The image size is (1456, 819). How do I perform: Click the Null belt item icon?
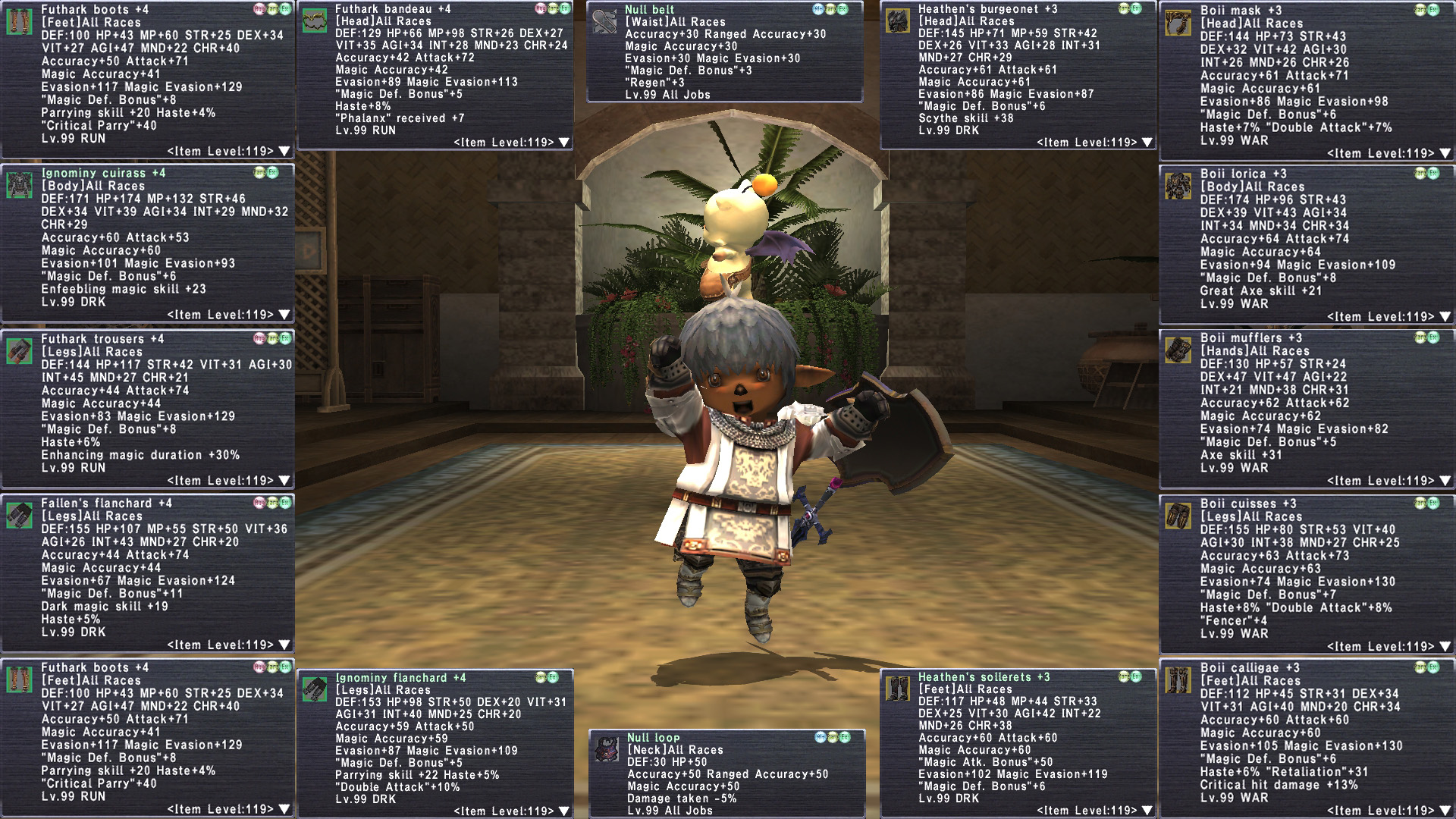tap(604, 22)
